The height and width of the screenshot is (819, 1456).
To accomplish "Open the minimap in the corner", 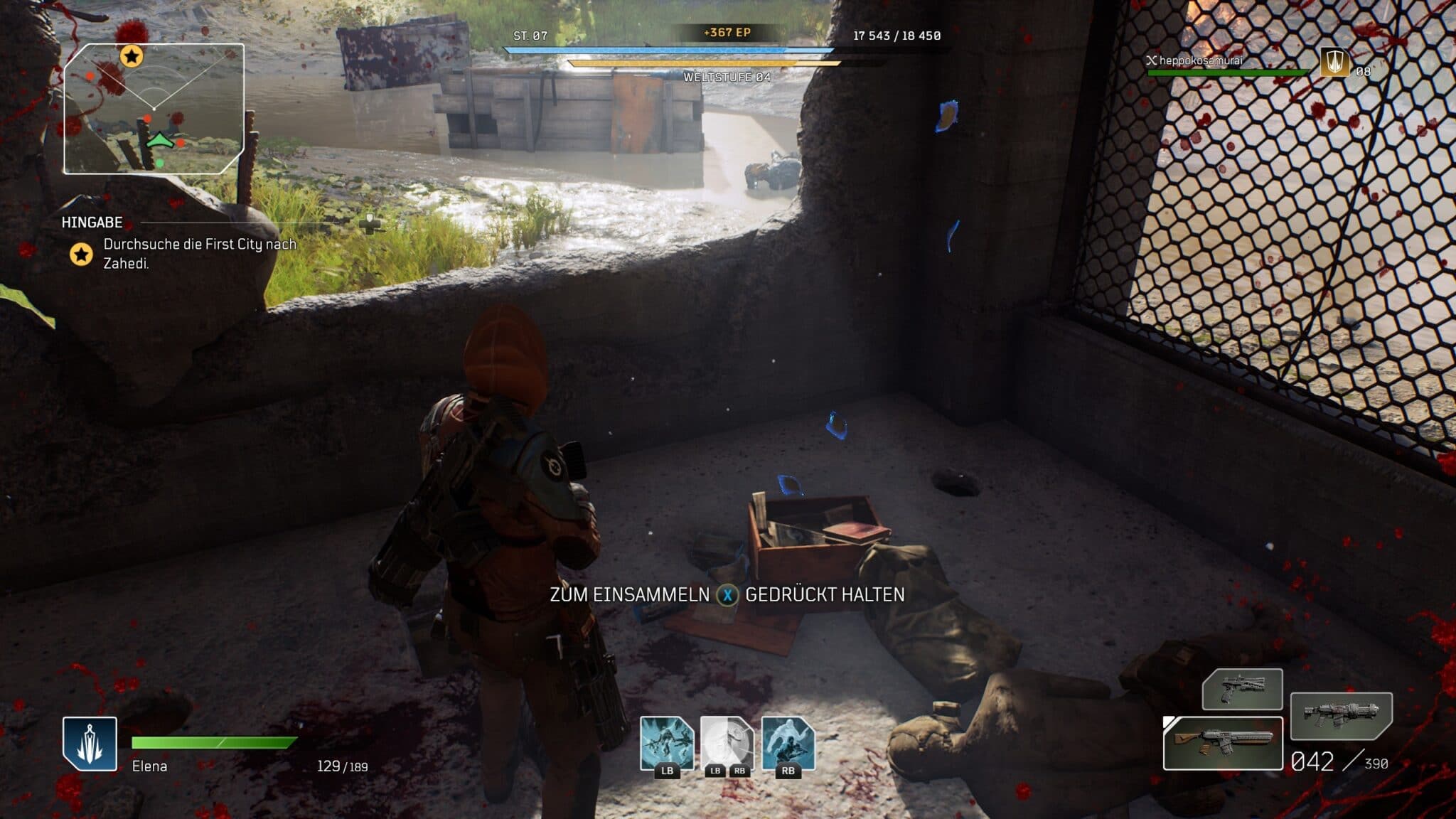I will coord(154,109).
